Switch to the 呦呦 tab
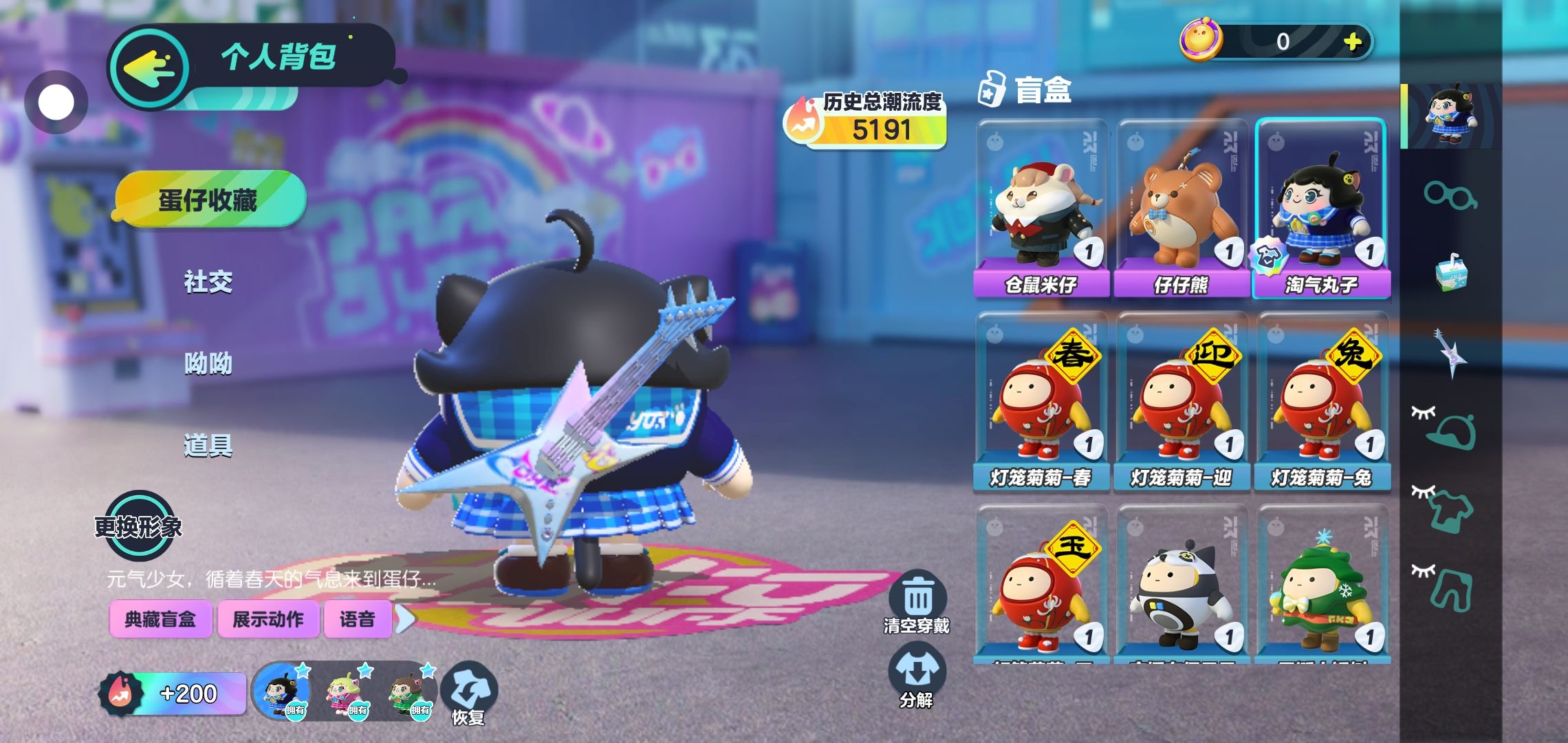The width and height of the screenshot is (1568, 743). tap(208, 363)
